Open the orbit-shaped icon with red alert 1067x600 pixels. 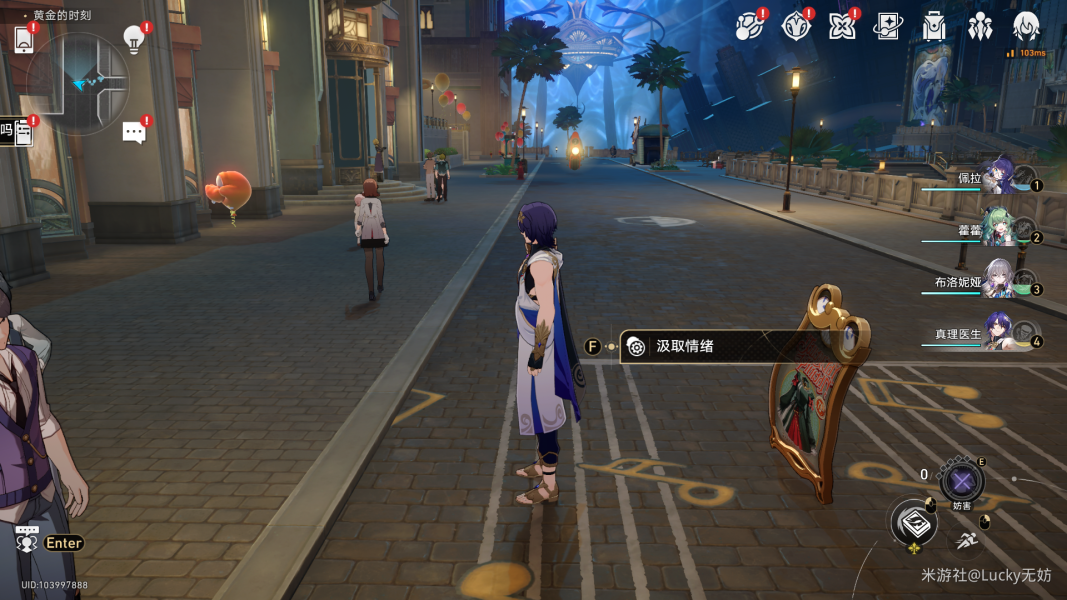click(x=748, y=27)
